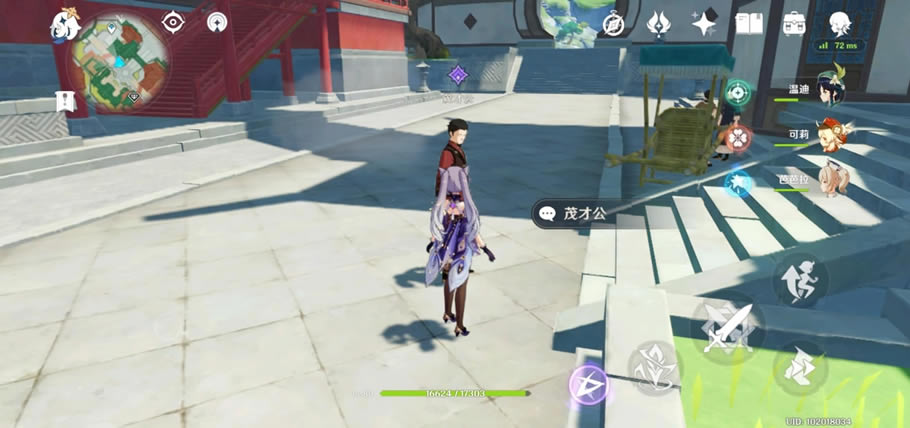Open the circular minimap
The height and width of the screenshot is (428, 910).
click(x=125, y=63)
